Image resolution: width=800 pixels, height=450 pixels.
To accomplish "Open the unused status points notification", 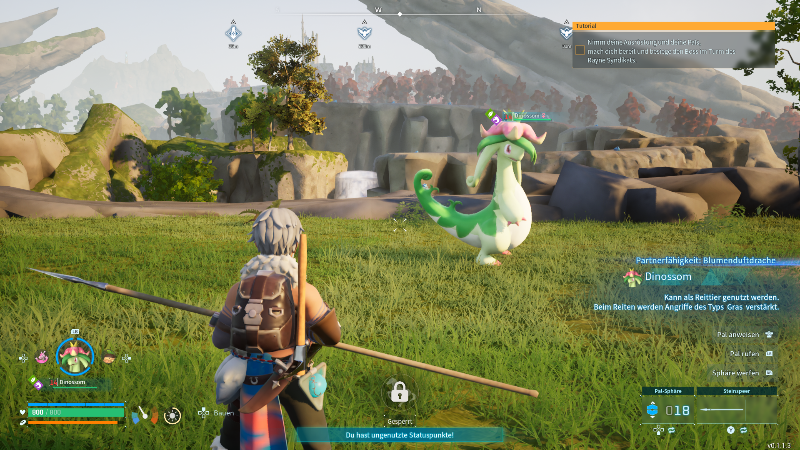I will (x=400, y=435).
